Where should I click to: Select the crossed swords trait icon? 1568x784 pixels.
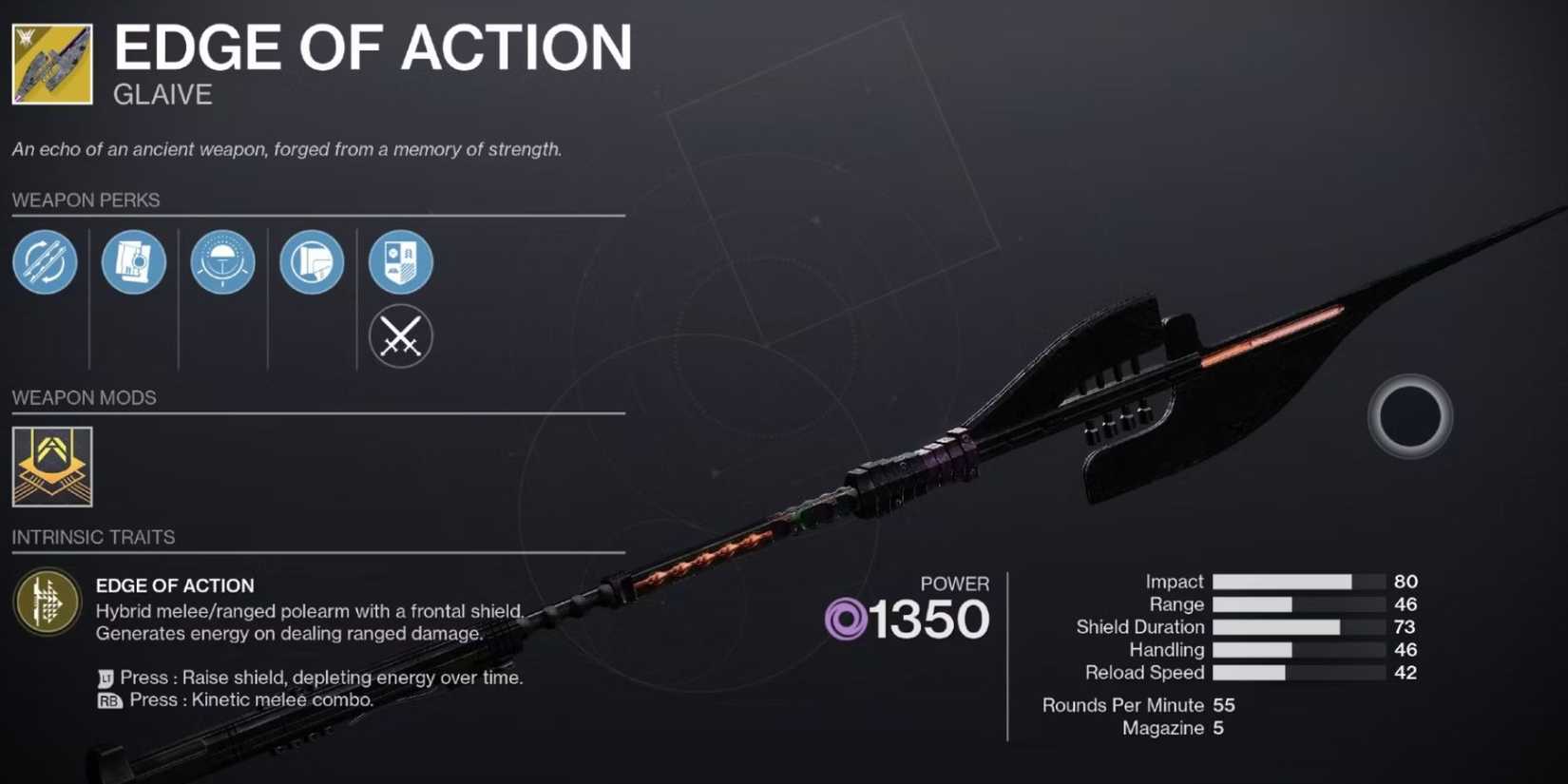click(400, 336)
